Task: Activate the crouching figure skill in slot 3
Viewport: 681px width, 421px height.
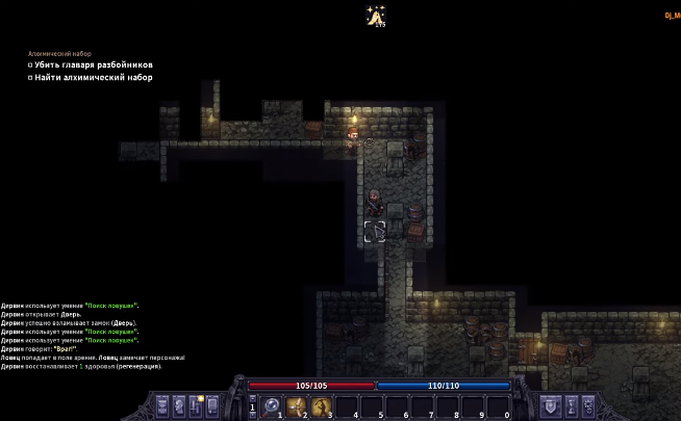Action: tap(322, 406)
